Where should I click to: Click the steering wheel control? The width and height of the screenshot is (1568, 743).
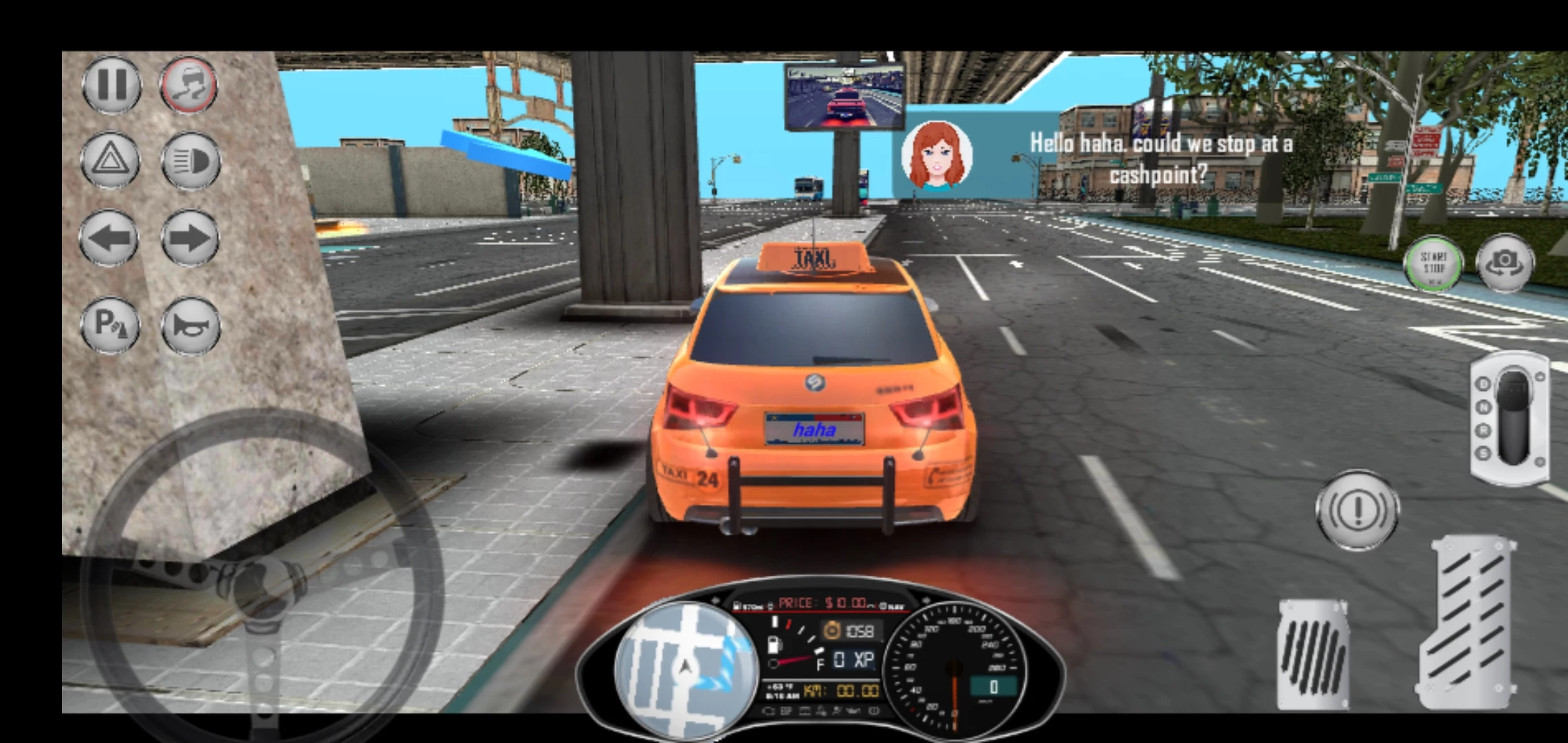point(261,585)
